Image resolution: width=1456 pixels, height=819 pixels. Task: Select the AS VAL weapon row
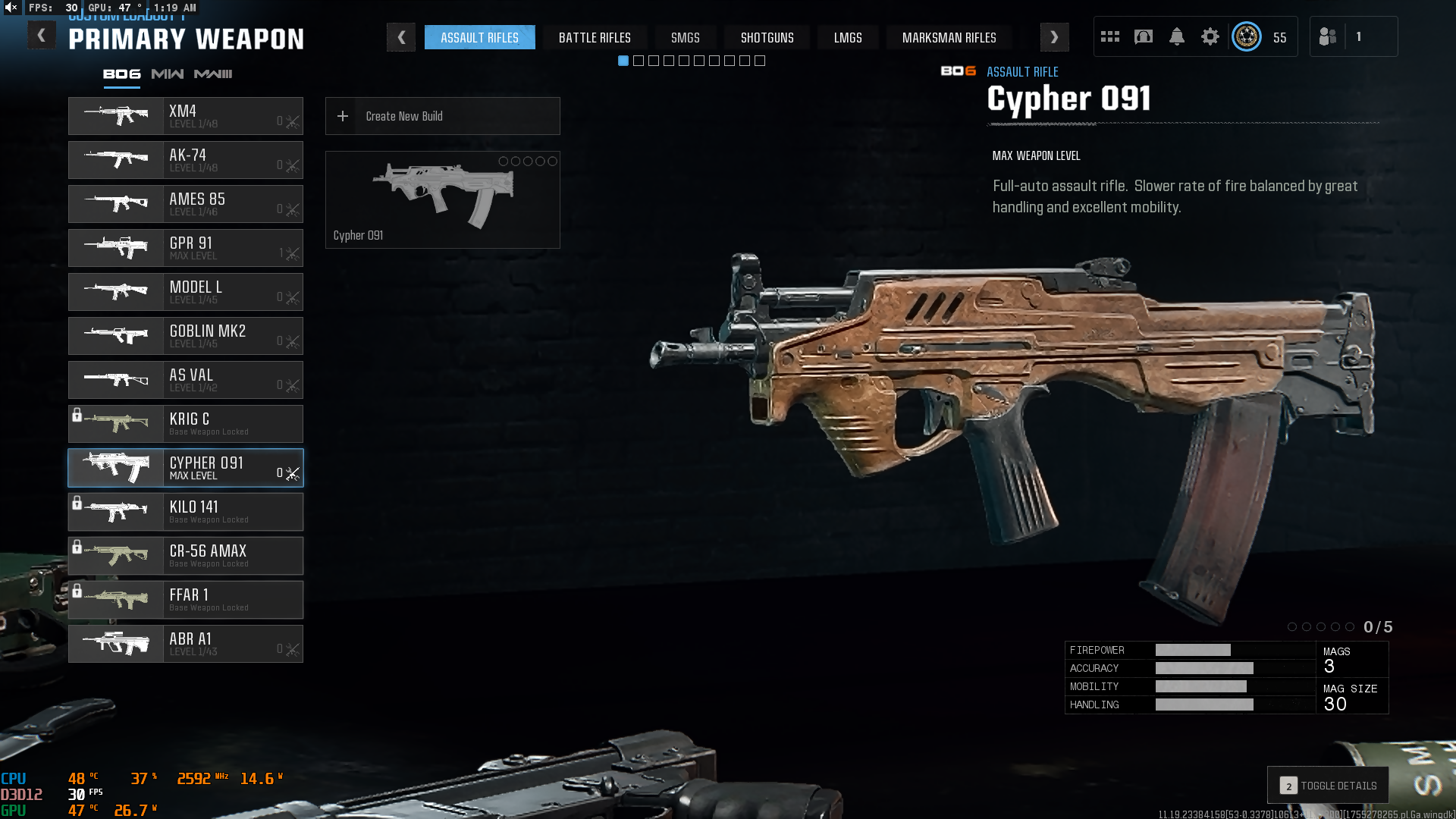(x=186, y=380)
